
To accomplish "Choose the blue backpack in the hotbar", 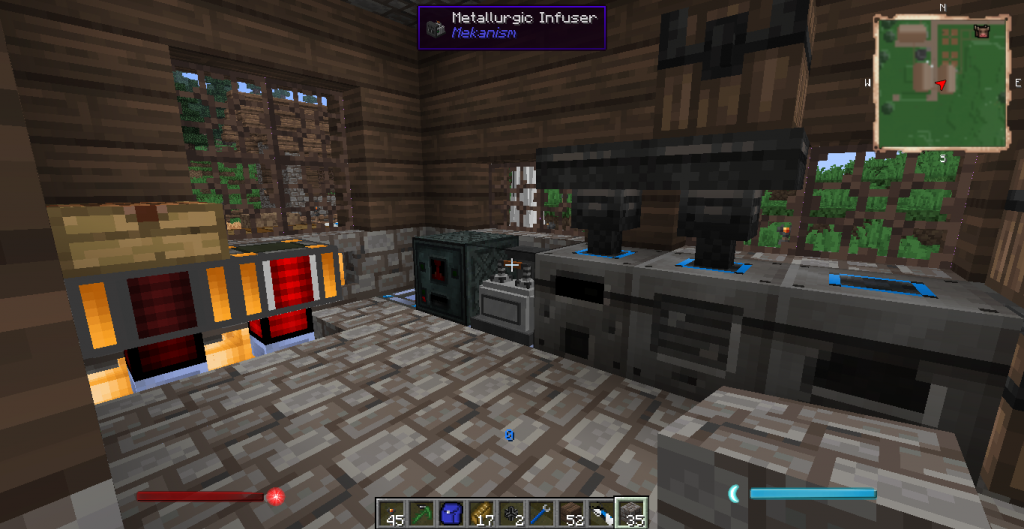I will 451,513.
